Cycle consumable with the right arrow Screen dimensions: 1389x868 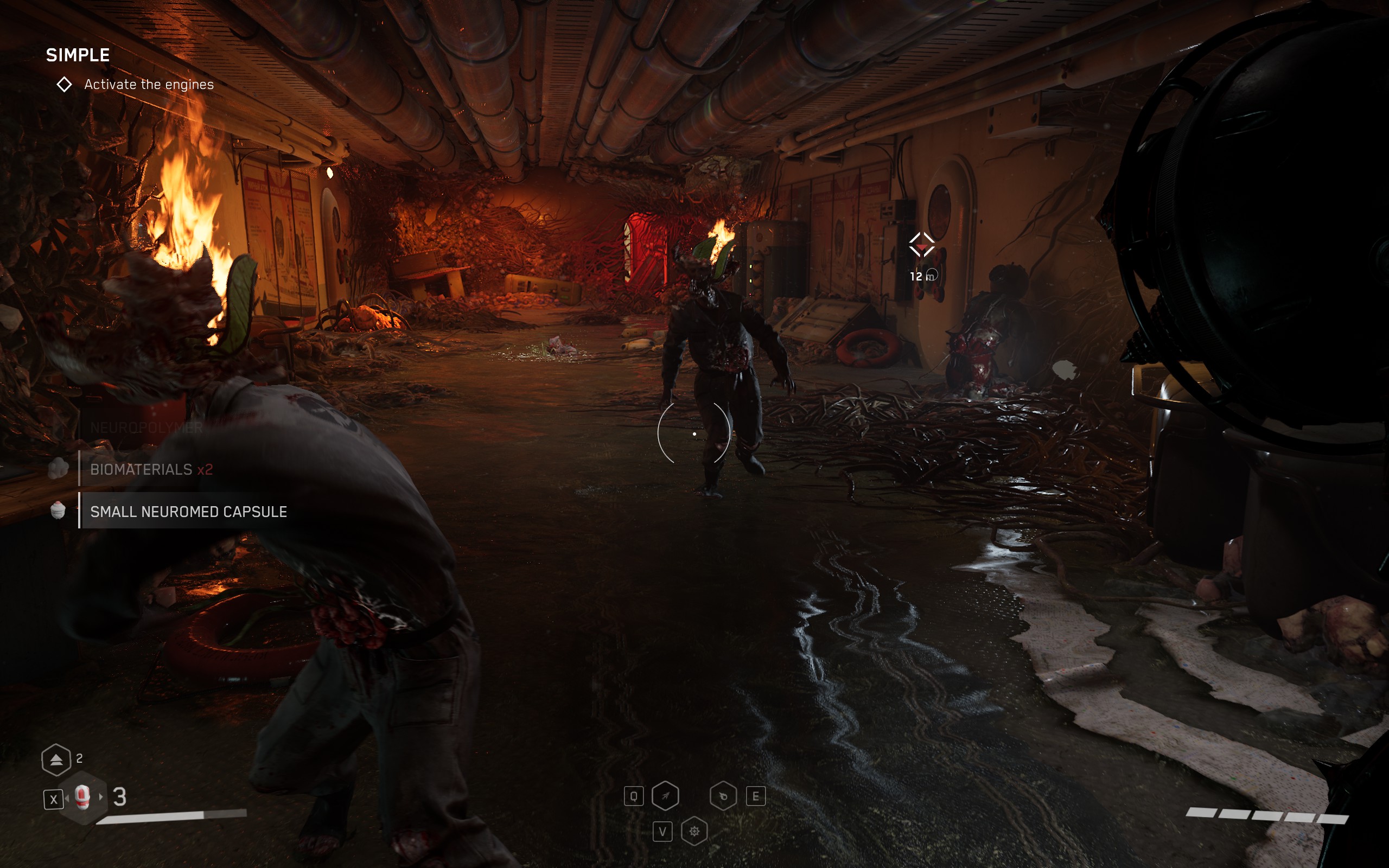[x=101, y=797]
